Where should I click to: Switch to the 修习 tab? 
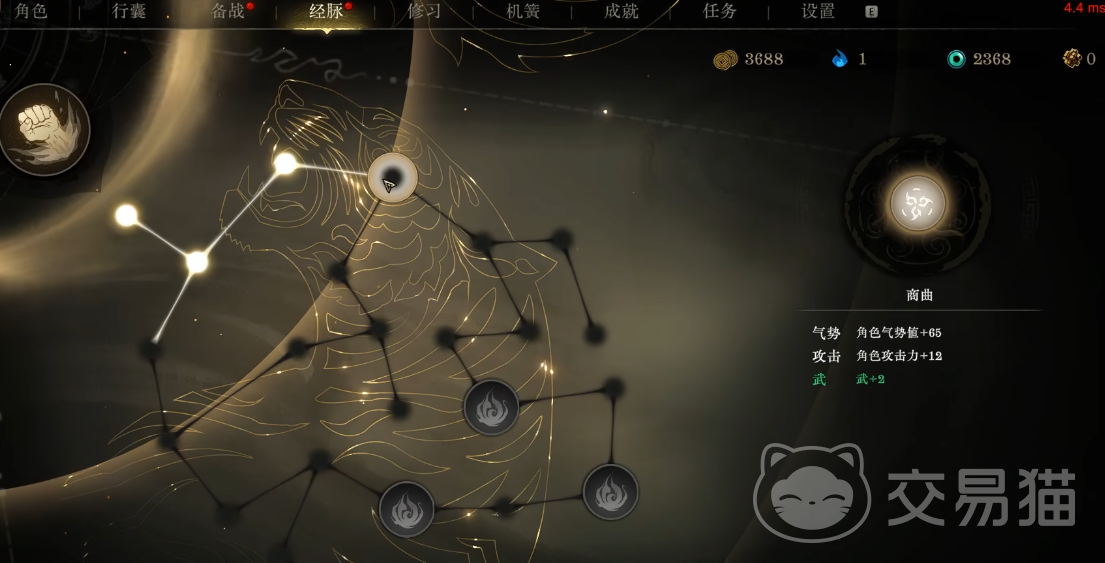(424, 12)
